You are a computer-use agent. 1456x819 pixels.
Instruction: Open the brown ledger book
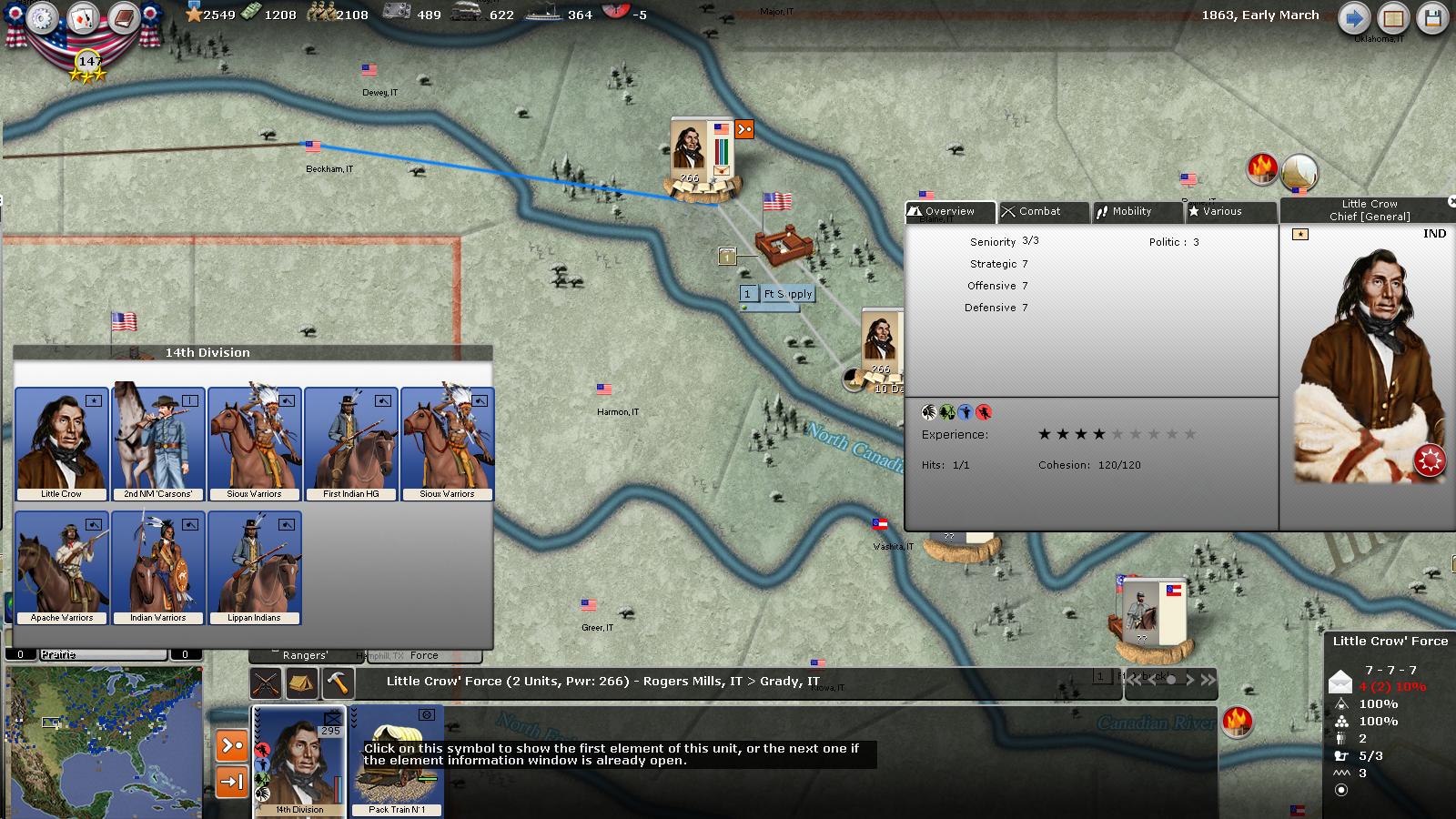tap(123, 18)
